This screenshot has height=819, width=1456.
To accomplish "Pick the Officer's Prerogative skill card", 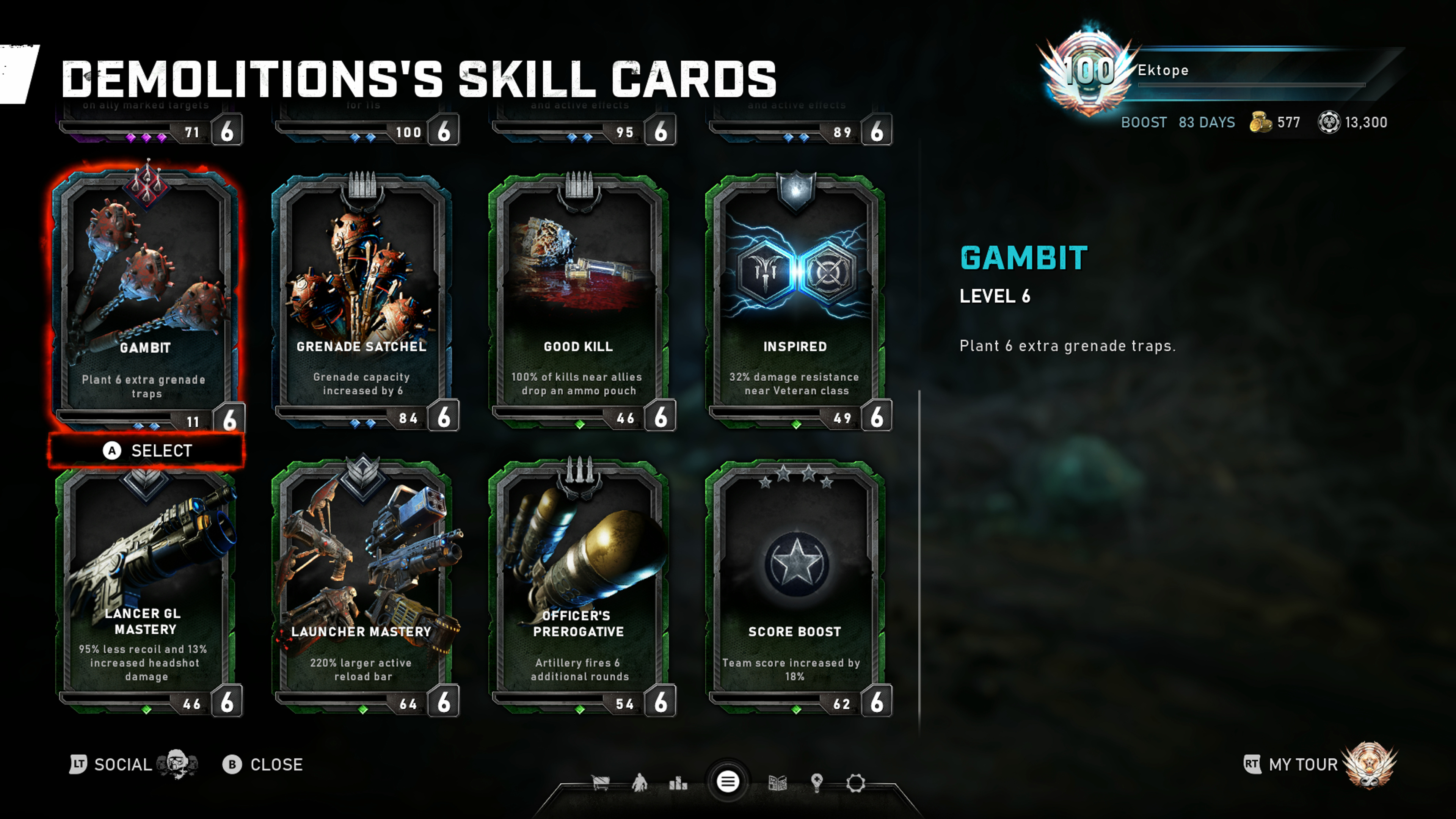I will 578,588.
